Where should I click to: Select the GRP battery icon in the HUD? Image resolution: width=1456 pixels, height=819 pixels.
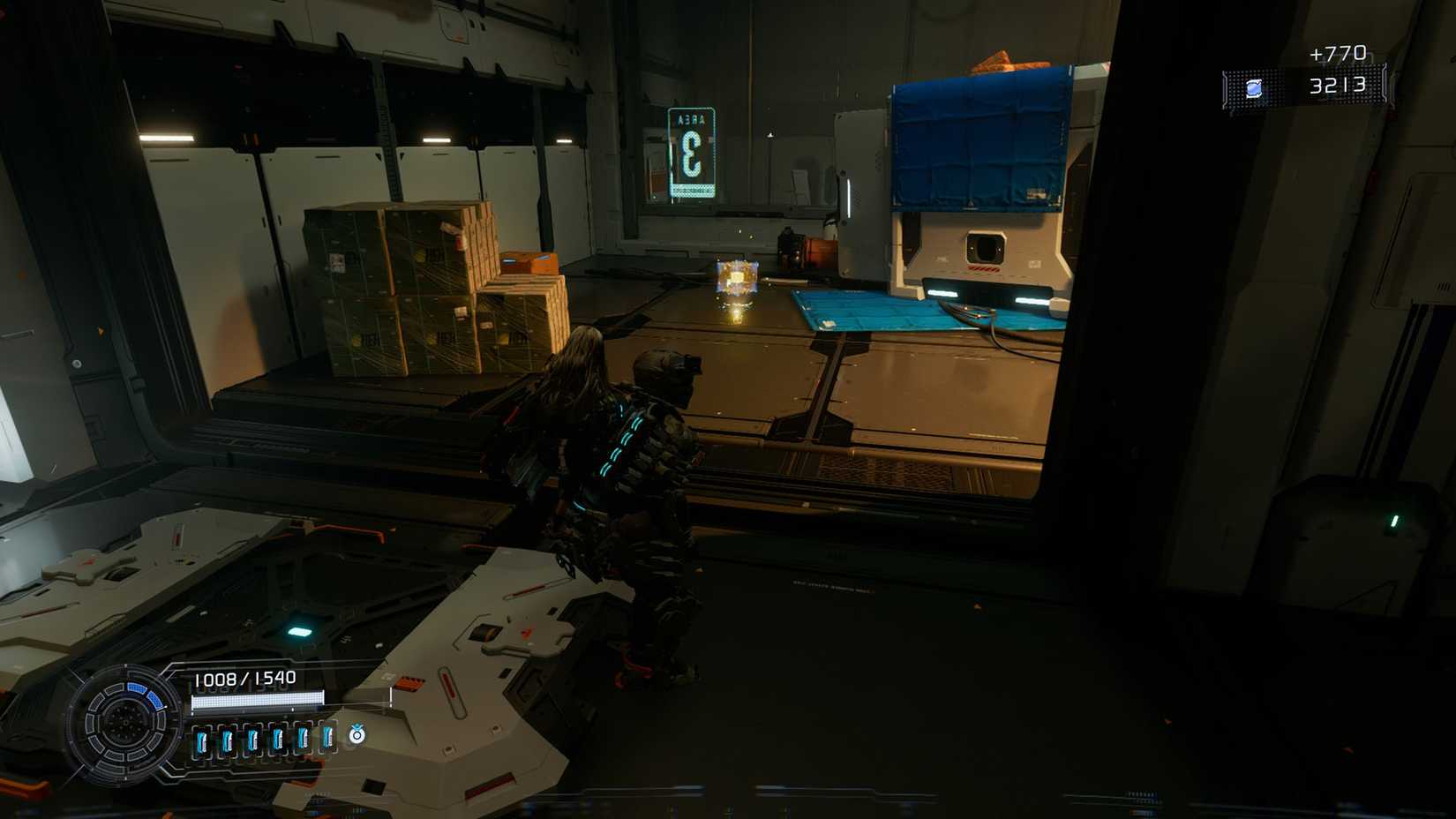pyautogui.click(x=357, y=735)
